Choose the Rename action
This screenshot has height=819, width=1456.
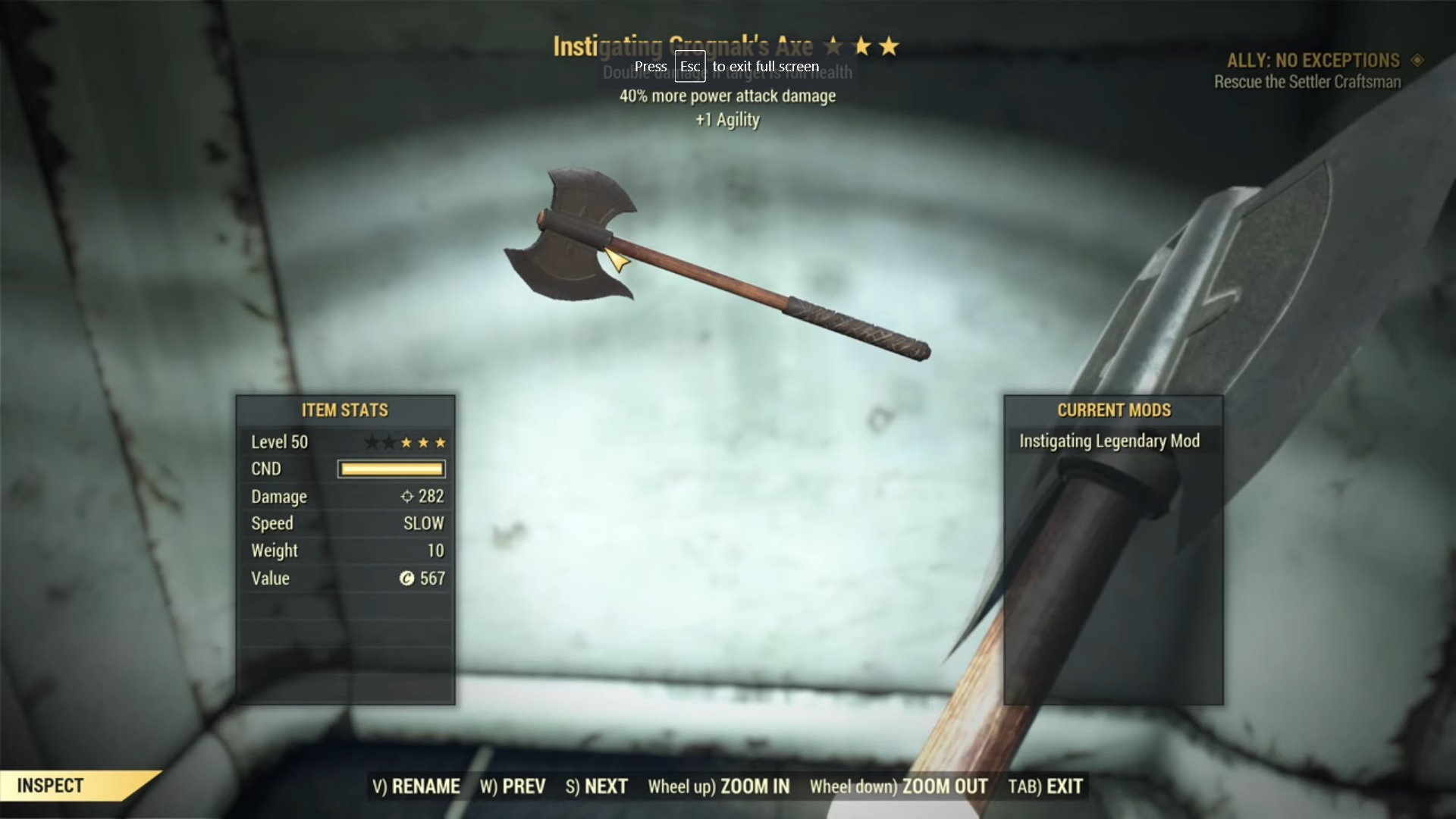pyautogui.click(x=416, y=786)
